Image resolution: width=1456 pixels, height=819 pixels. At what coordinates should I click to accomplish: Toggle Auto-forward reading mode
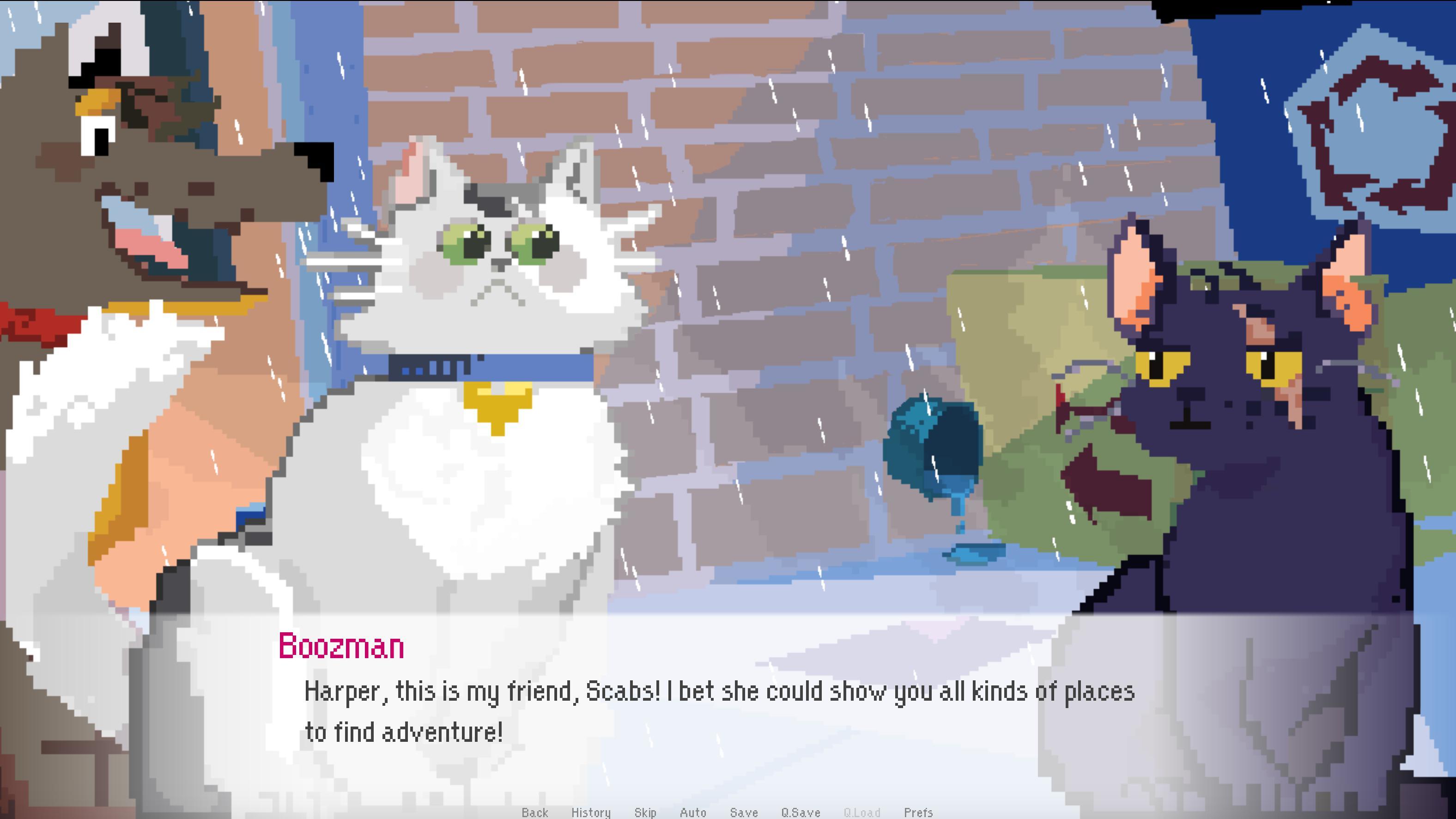692,813
